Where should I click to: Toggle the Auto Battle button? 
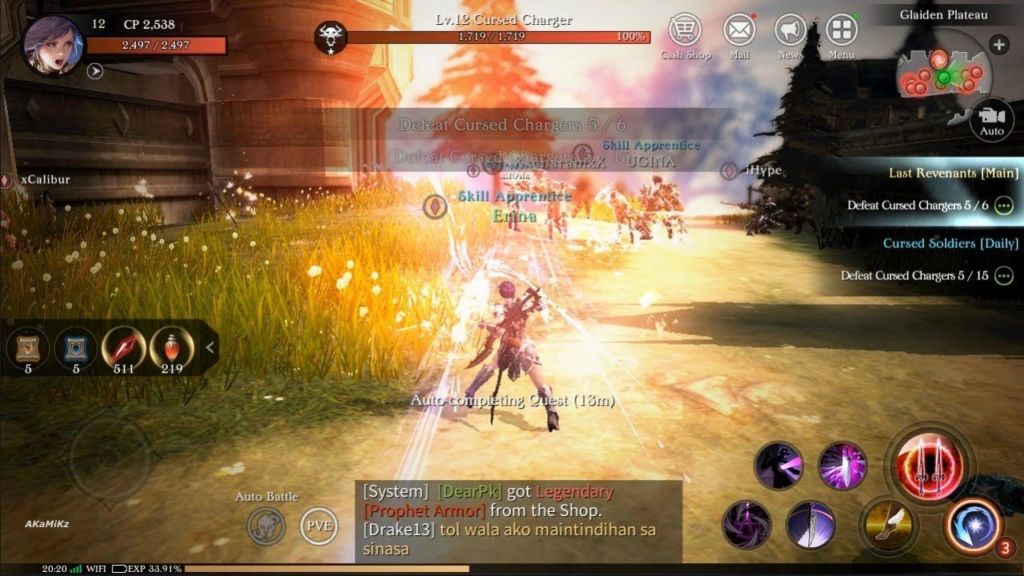point(267,526)
